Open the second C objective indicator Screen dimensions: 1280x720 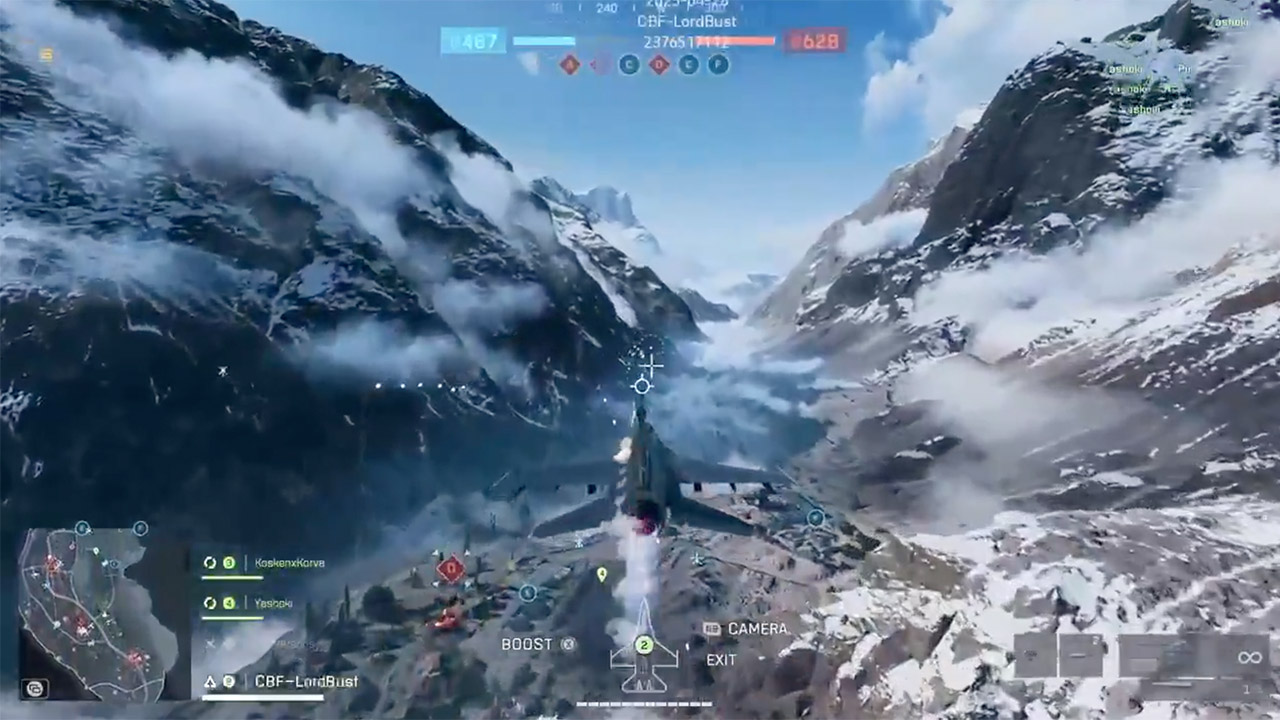(689, 64)
